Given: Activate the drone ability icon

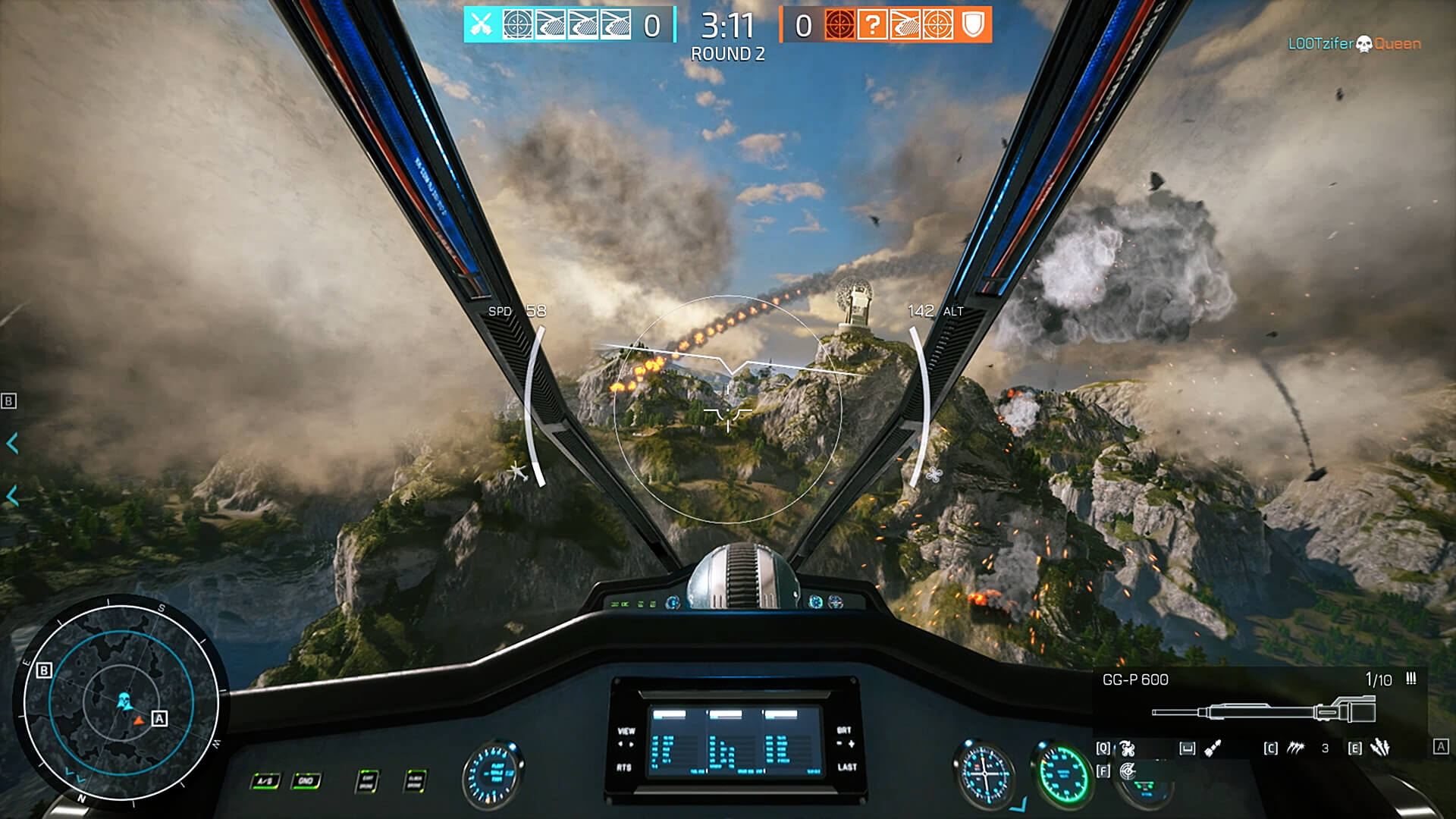Looking at the screenshot, I should (1128, 748).
